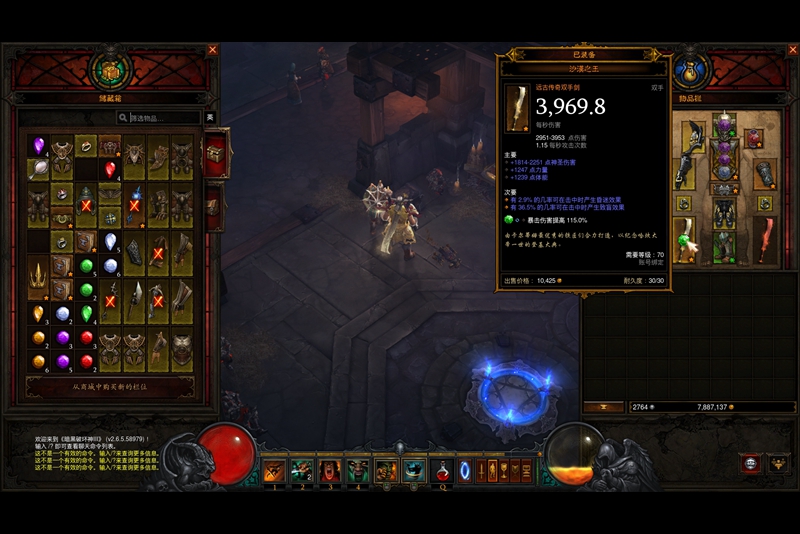Pick the purple amethyst gem in stash
The image size is (800, 534).
pyautogui.click(x=38, y=146)
